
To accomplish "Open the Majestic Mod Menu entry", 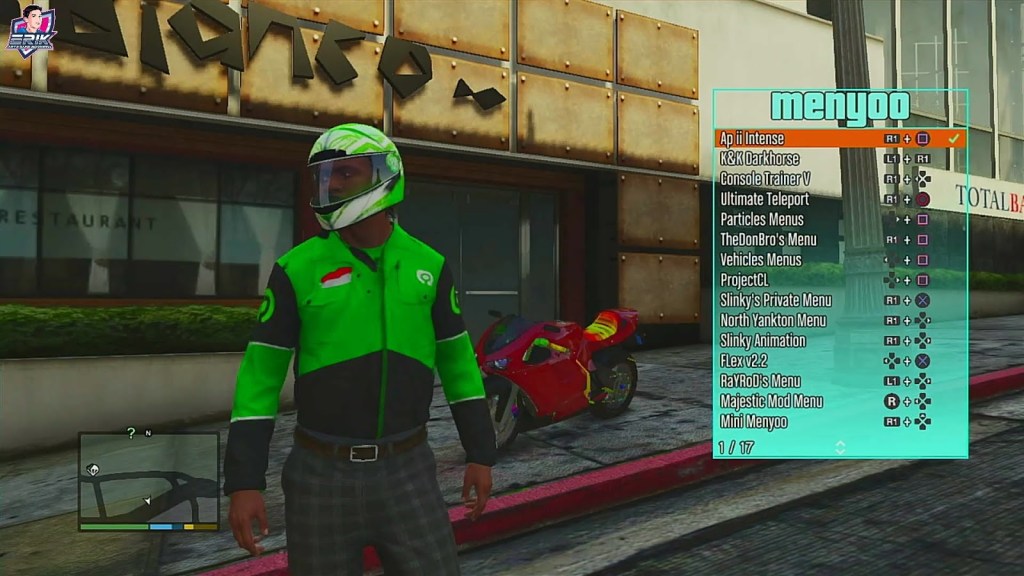I will coord(771,401).
